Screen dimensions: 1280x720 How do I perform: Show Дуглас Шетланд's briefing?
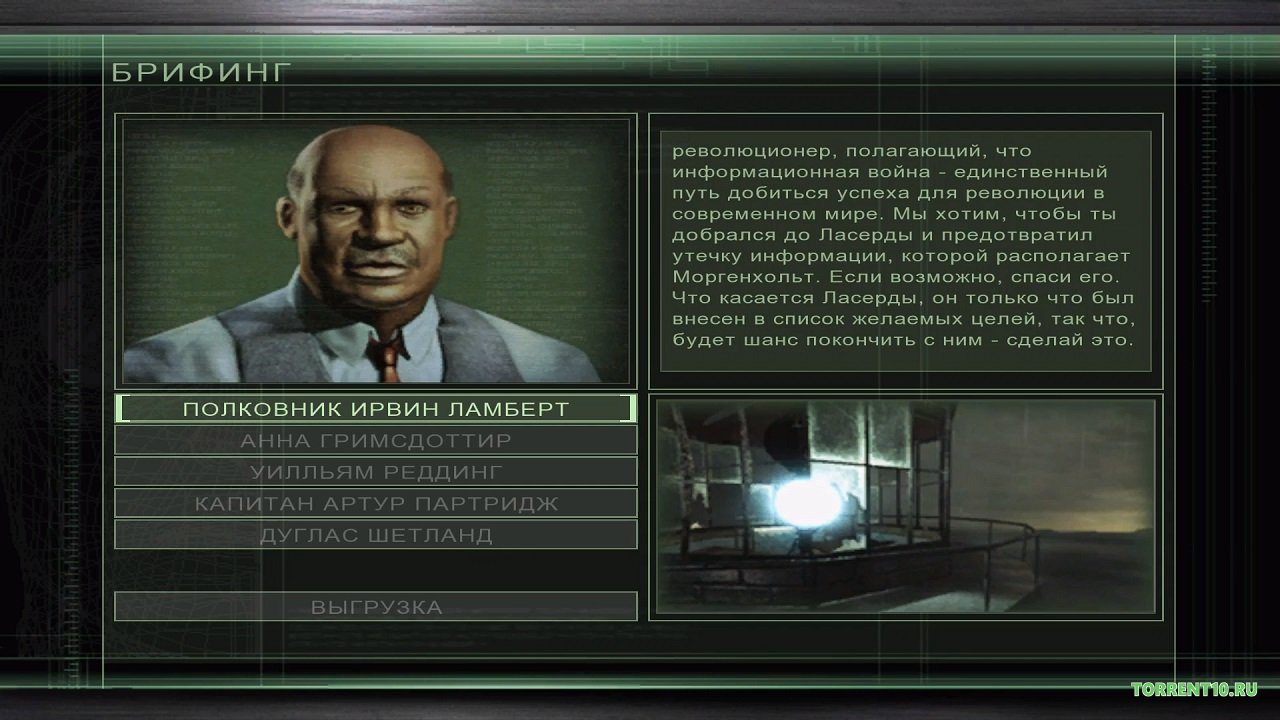pos(376,534)
